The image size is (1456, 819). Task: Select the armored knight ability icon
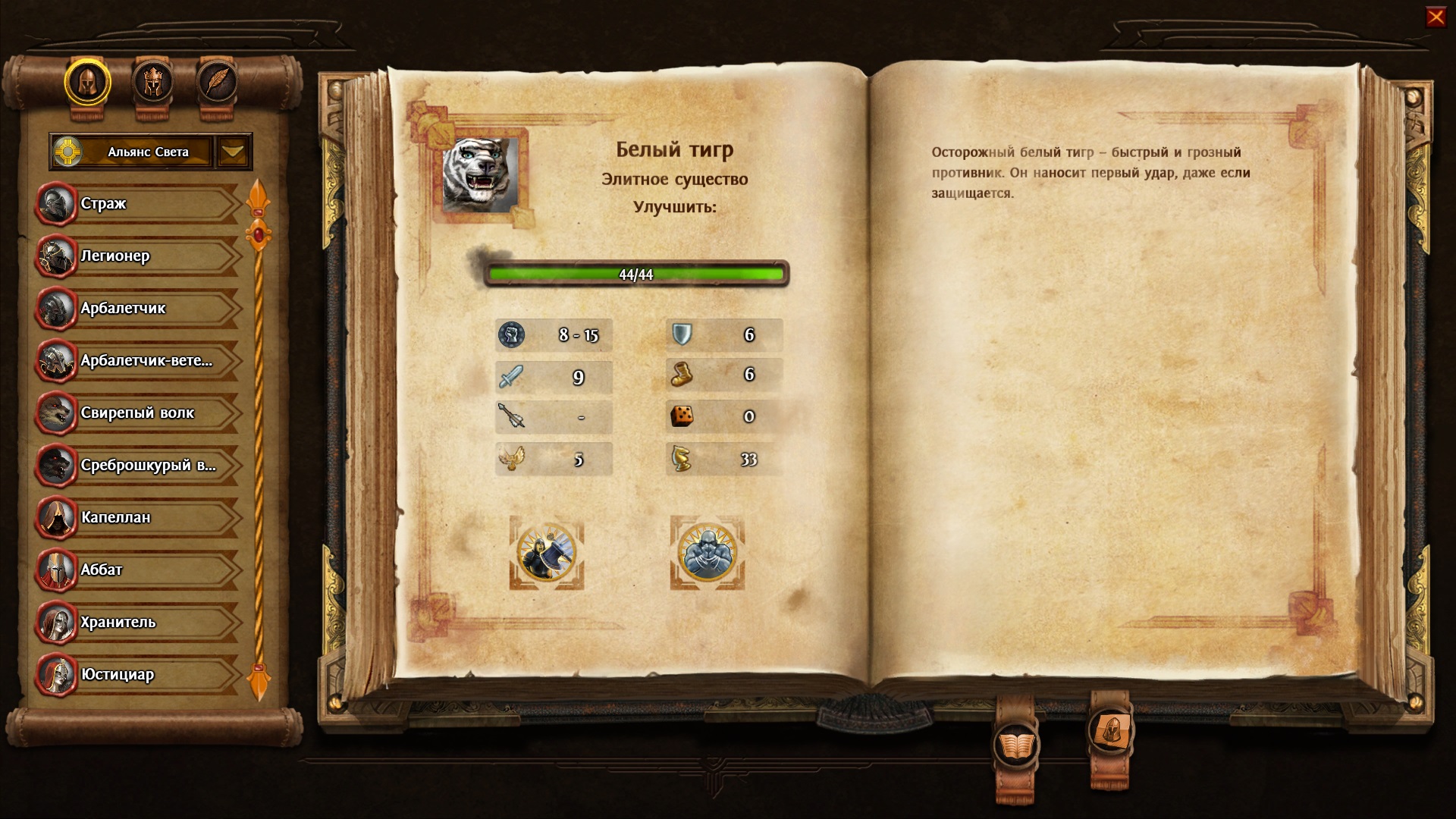547,553
